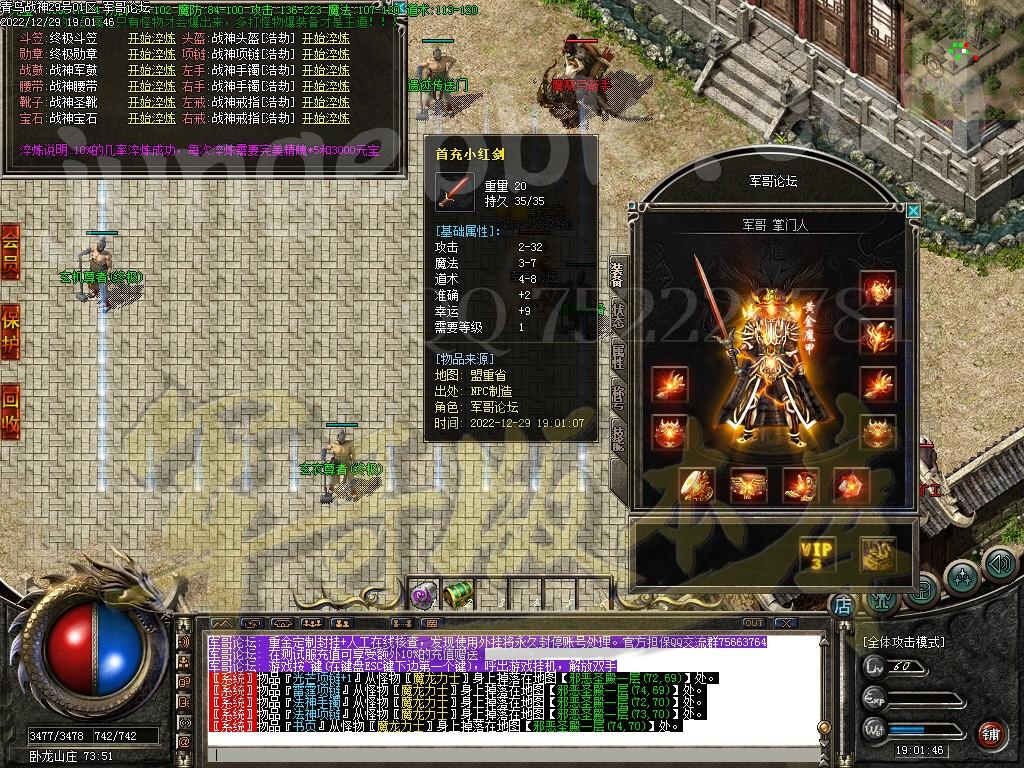Viewport: 1024px width, 768px height.
Task: Use the purple scroll item in hotbar
Action: (423, 595)
